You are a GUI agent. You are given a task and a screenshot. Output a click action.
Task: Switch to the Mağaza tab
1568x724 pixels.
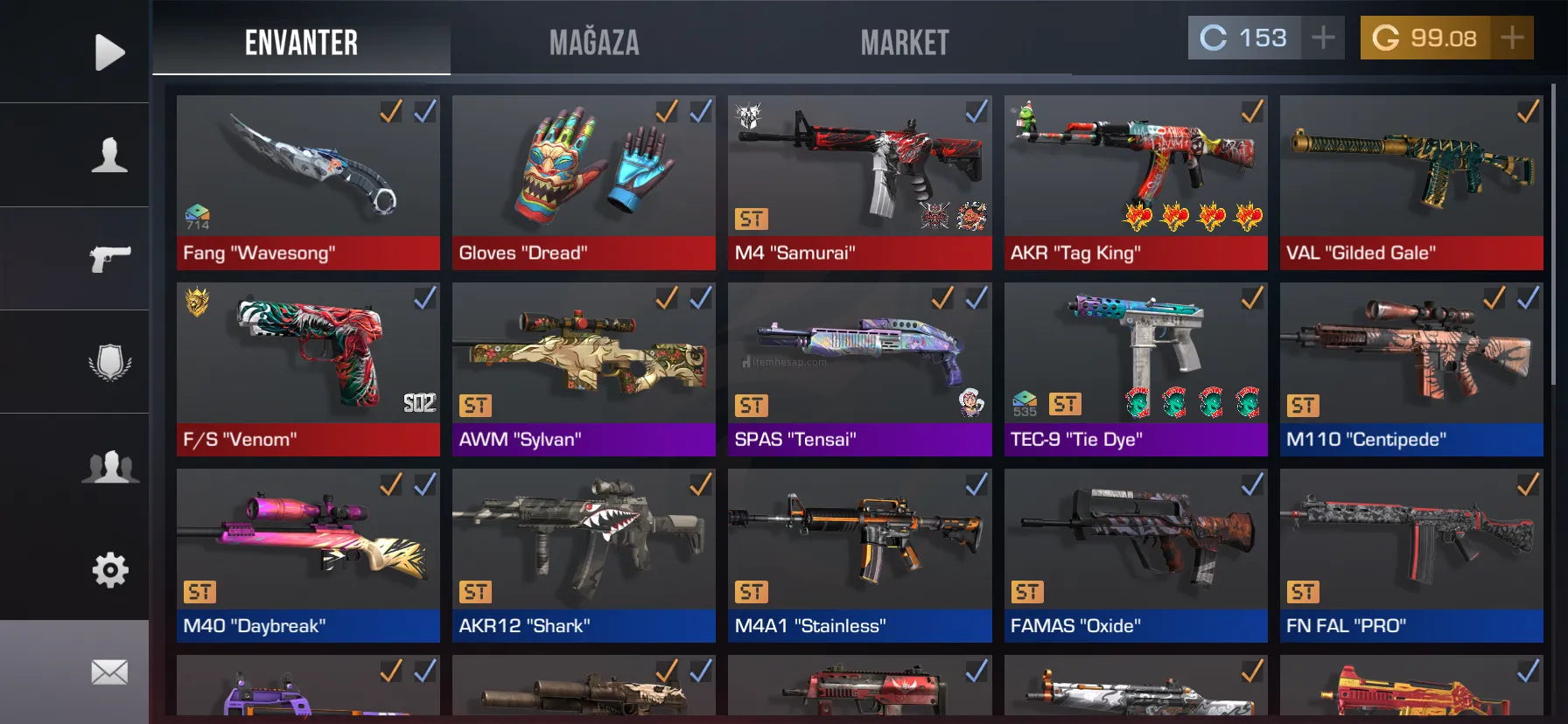point(594,42)
